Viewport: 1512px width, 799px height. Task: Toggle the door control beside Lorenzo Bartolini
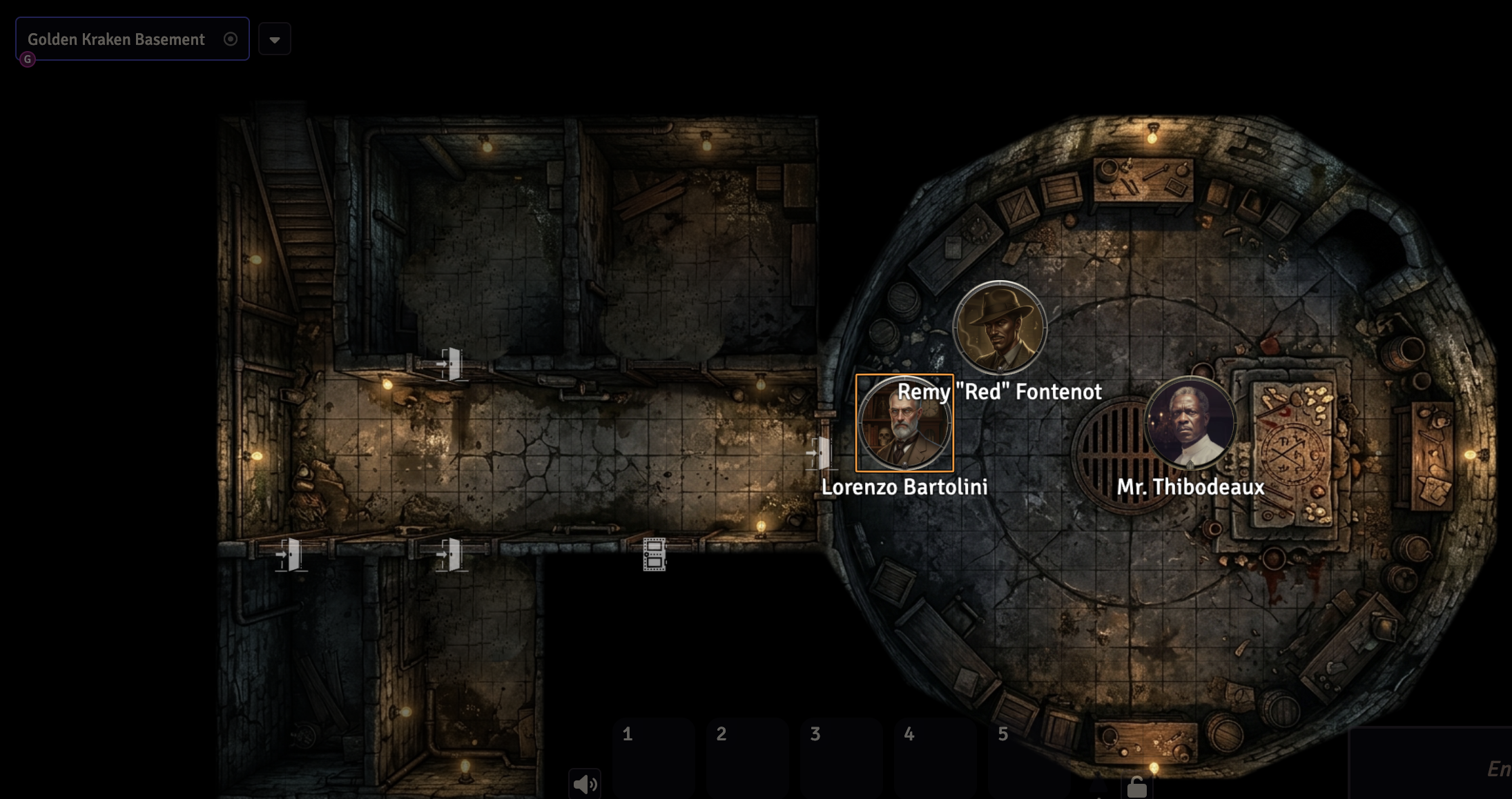pyautogui.click(x=820, y=453)
